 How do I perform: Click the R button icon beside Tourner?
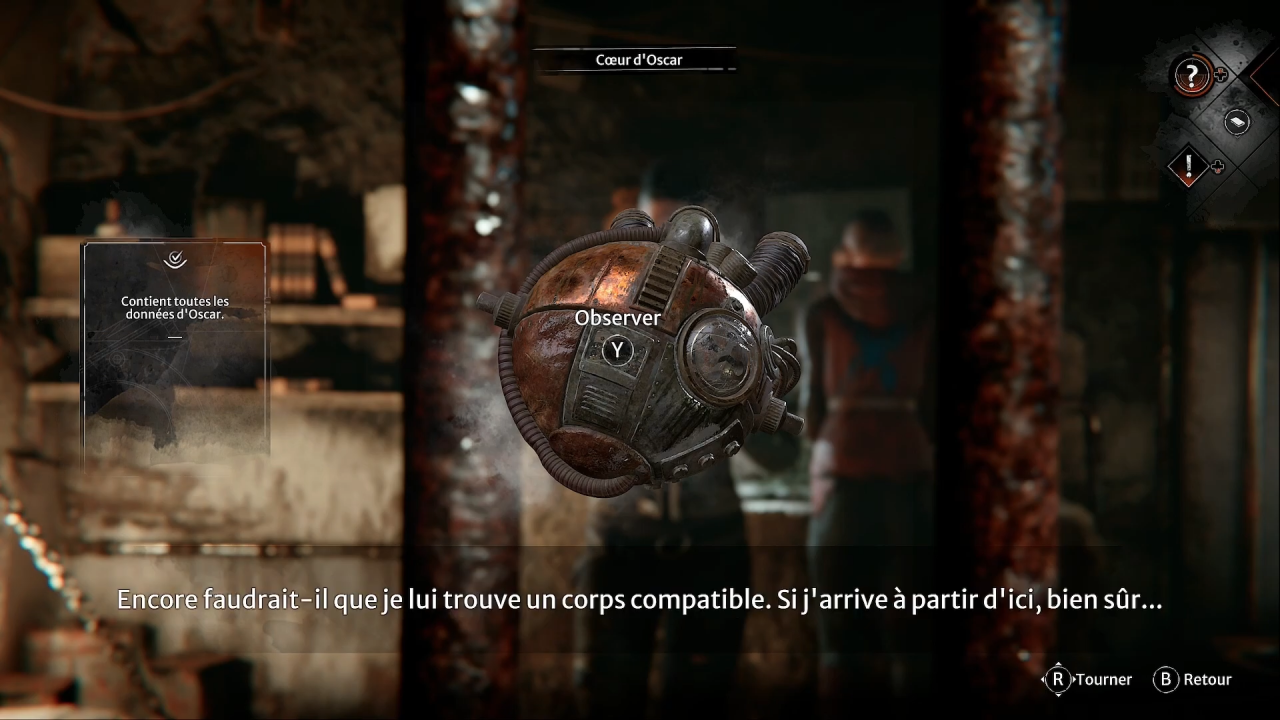point(1057,679)
